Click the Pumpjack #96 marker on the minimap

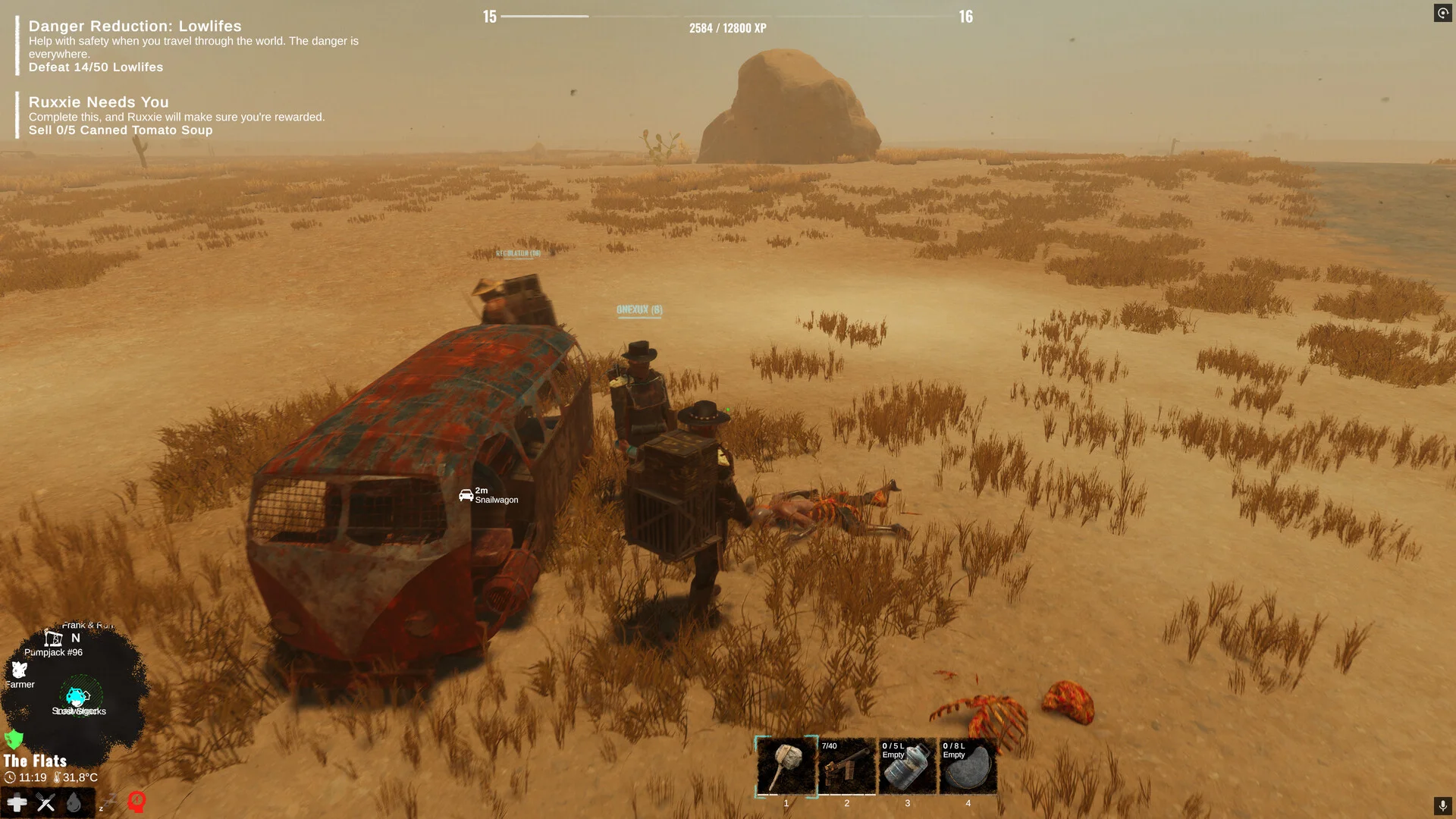[x=53, y=639]
